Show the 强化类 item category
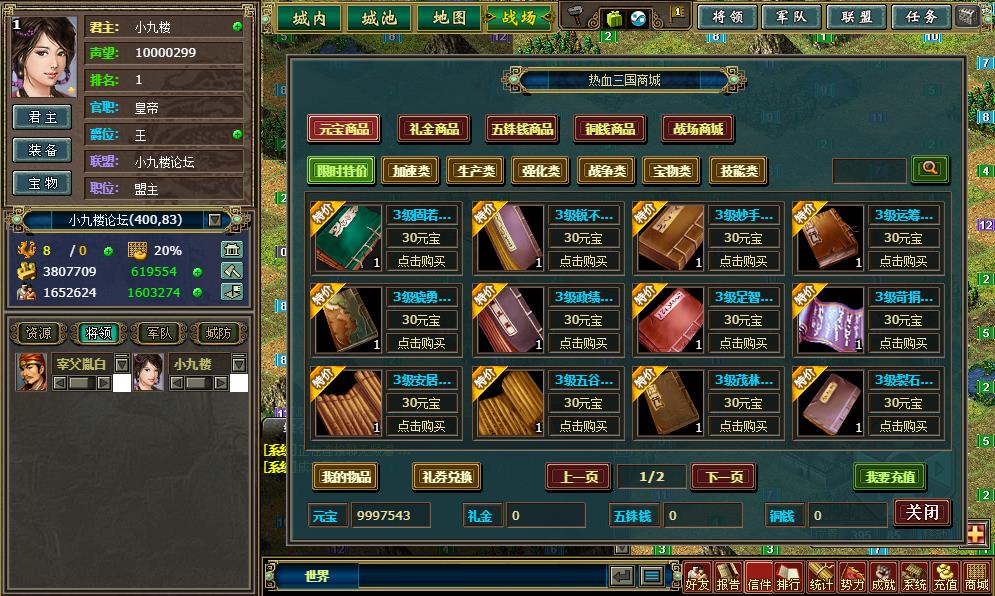Viewport: 995px width, 596px height. click(541, 171)
